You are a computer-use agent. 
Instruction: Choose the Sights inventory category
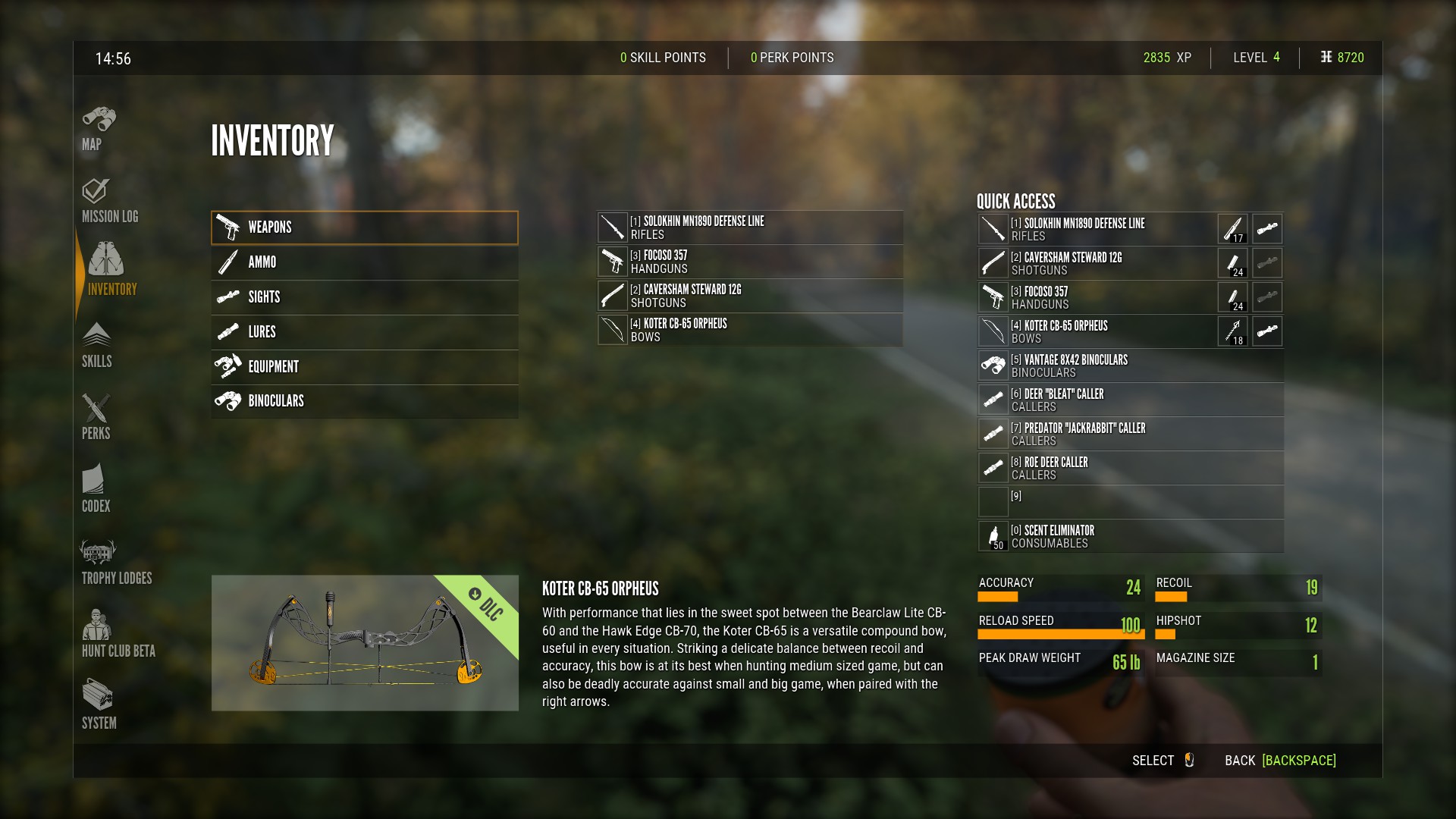click(365, 297)
